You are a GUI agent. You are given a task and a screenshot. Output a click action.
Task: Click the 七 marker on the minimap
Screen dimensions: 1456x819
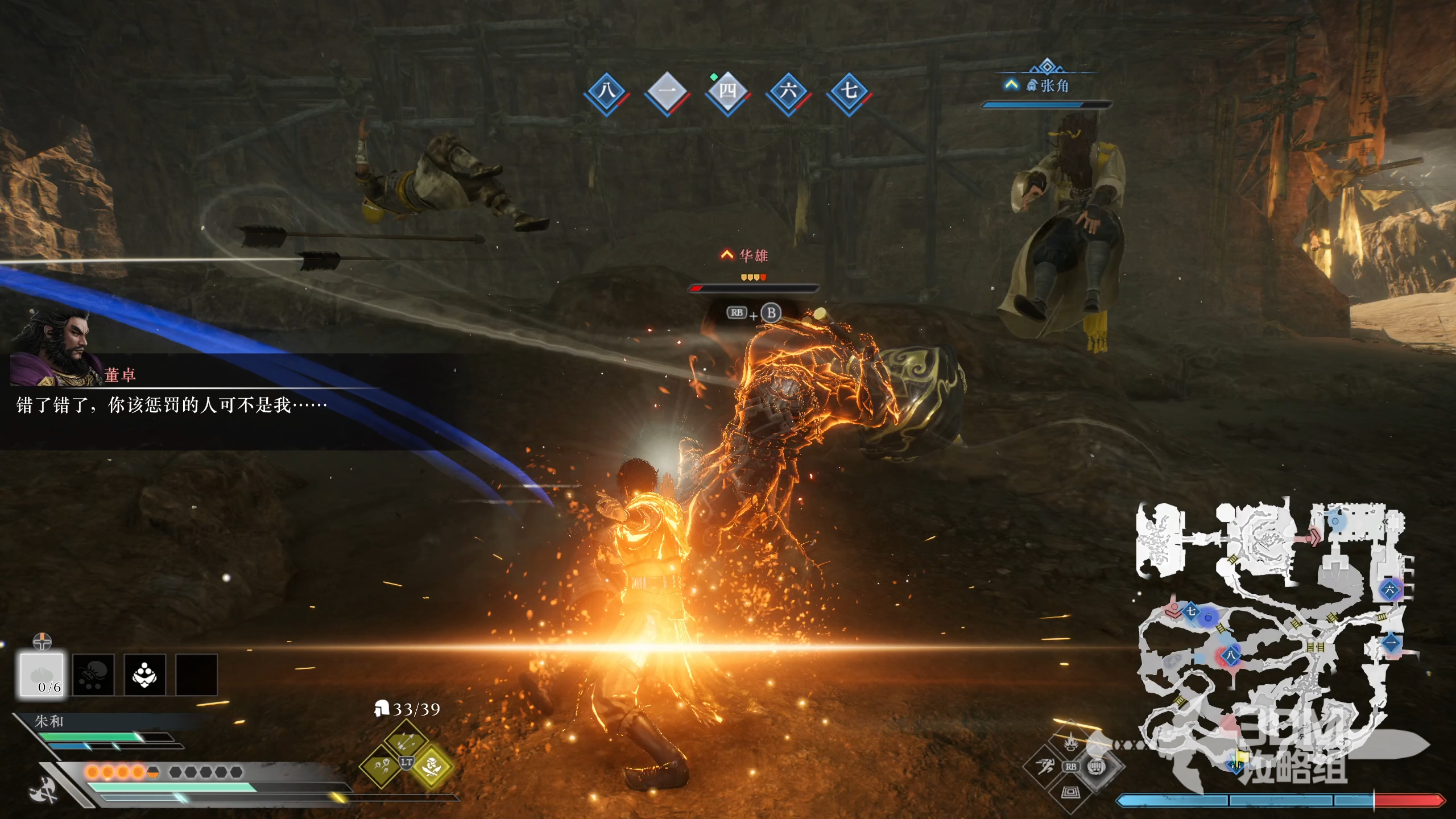click(1191, 612)
